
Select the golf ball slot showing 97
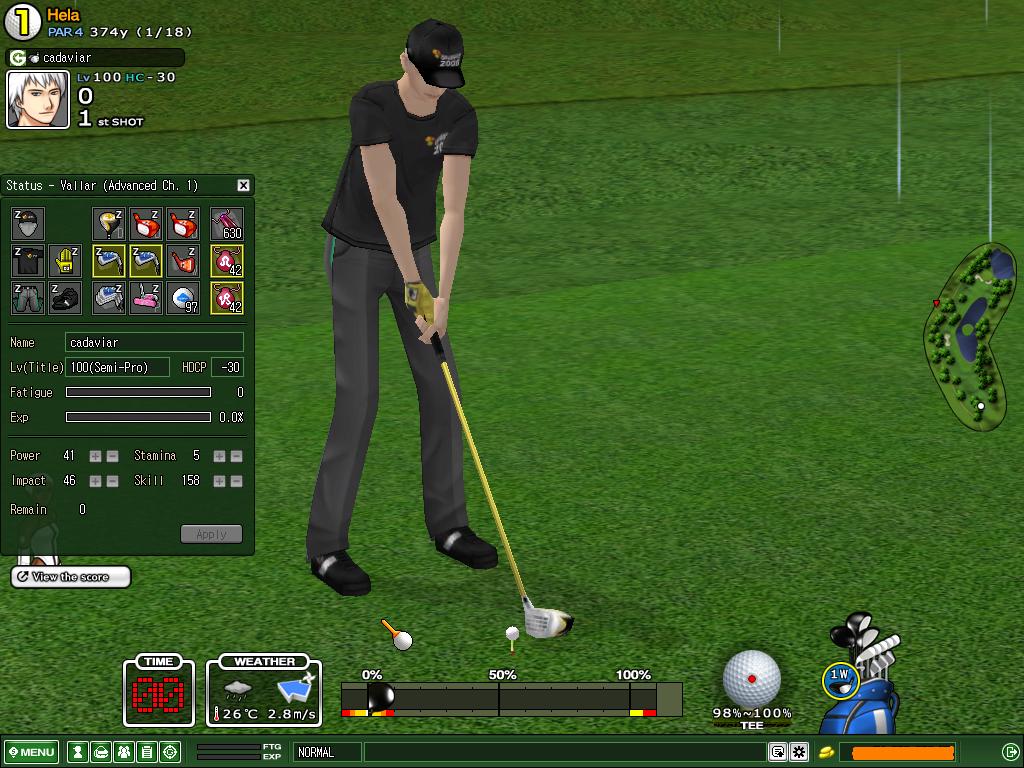click(x=183, y=298)
